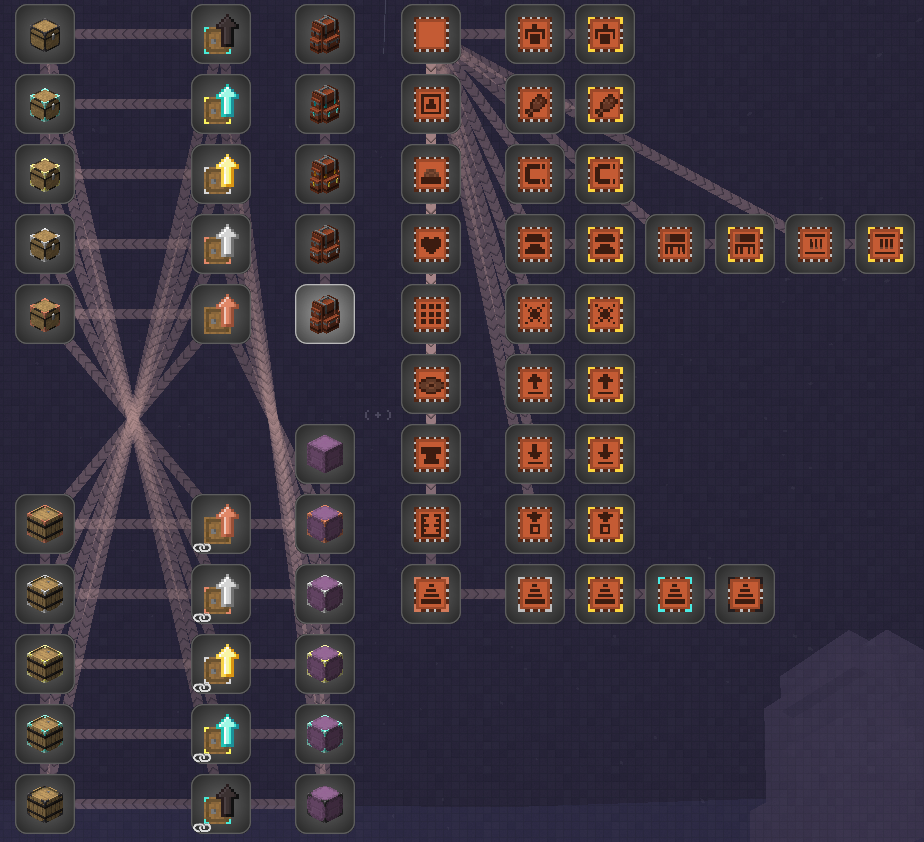Click the highlighted backpack quest node

(325, 314)
